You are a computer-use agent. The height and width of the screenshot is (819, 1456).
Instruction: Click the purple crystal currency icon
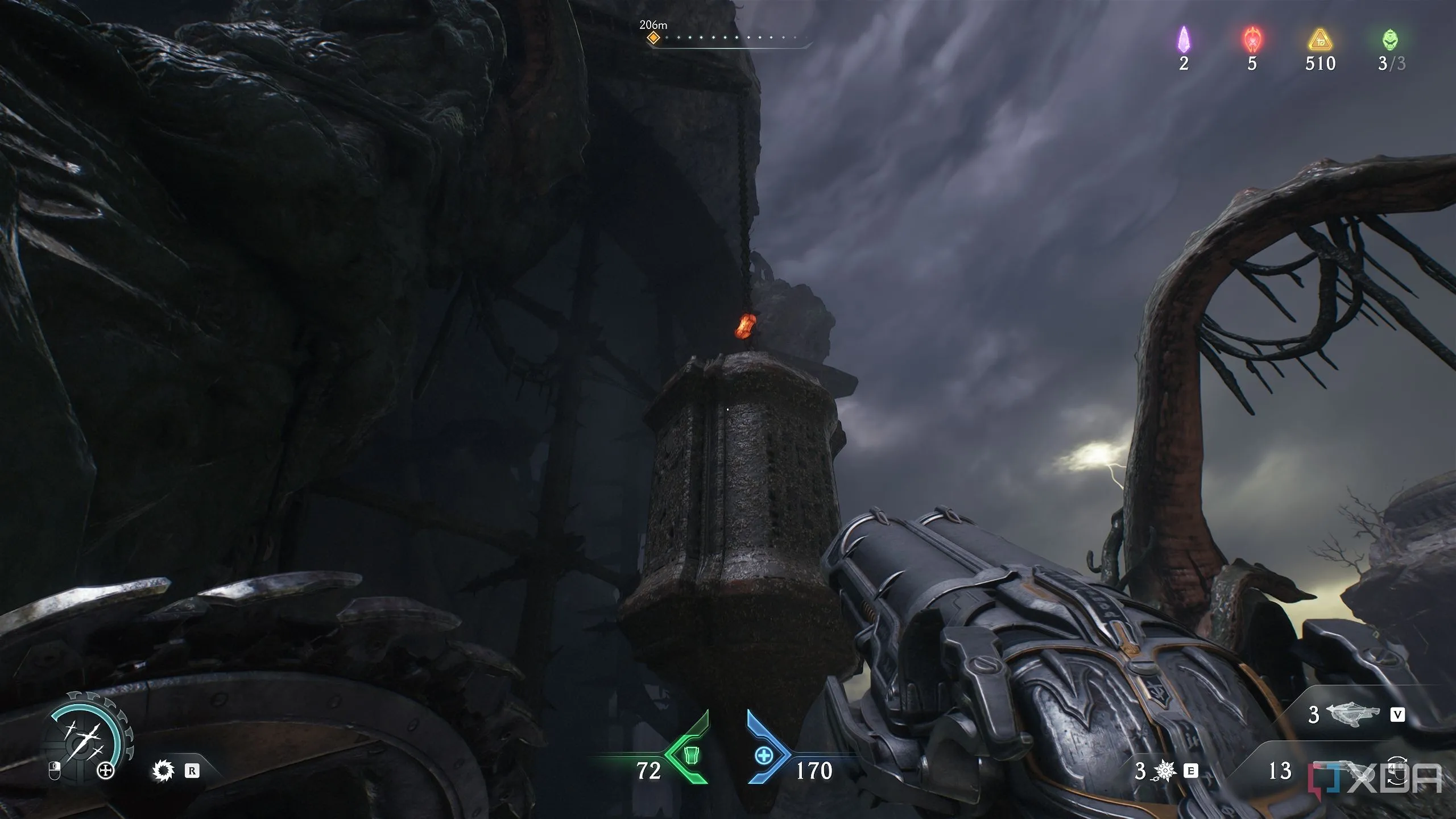1184,40
